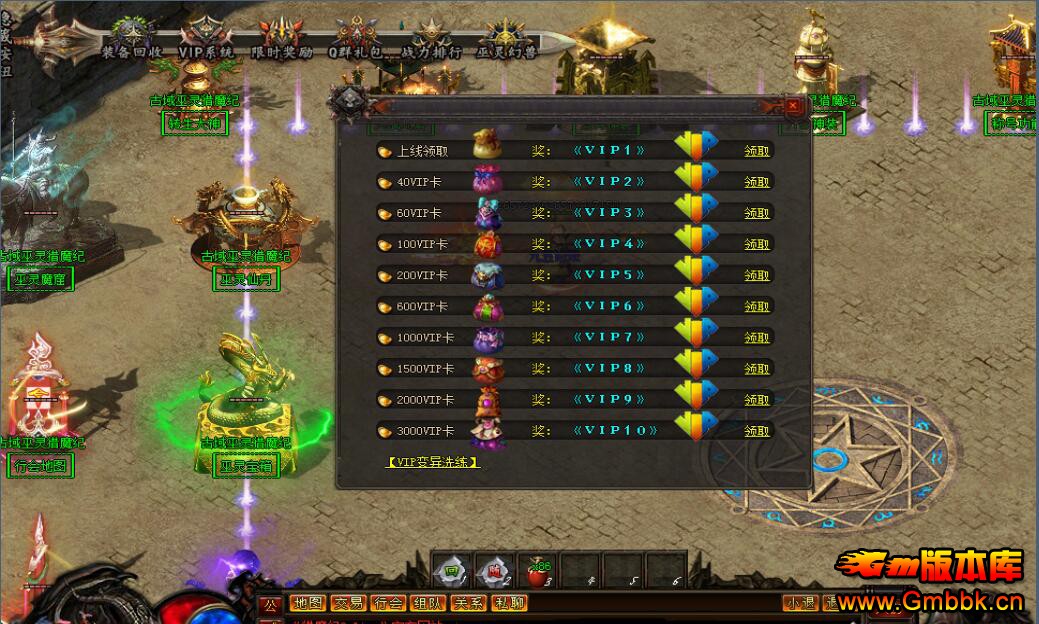The width and height of the screenshot is (1039, 624).
Task: Show the 战力排行 power ranking
Action: pos(431,51)
